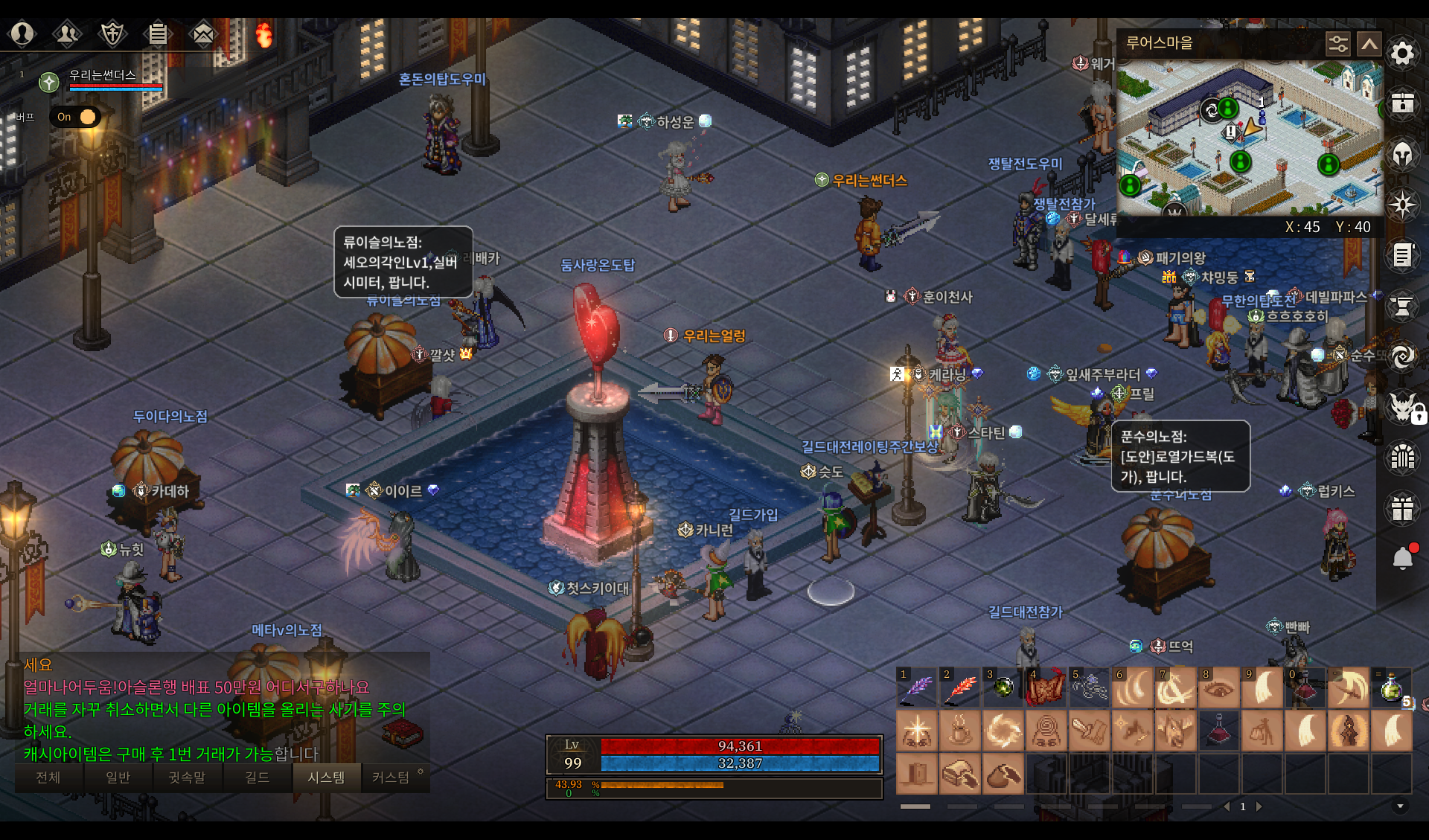
Task: Open the gear settings menu
Action: point(1402,54)
